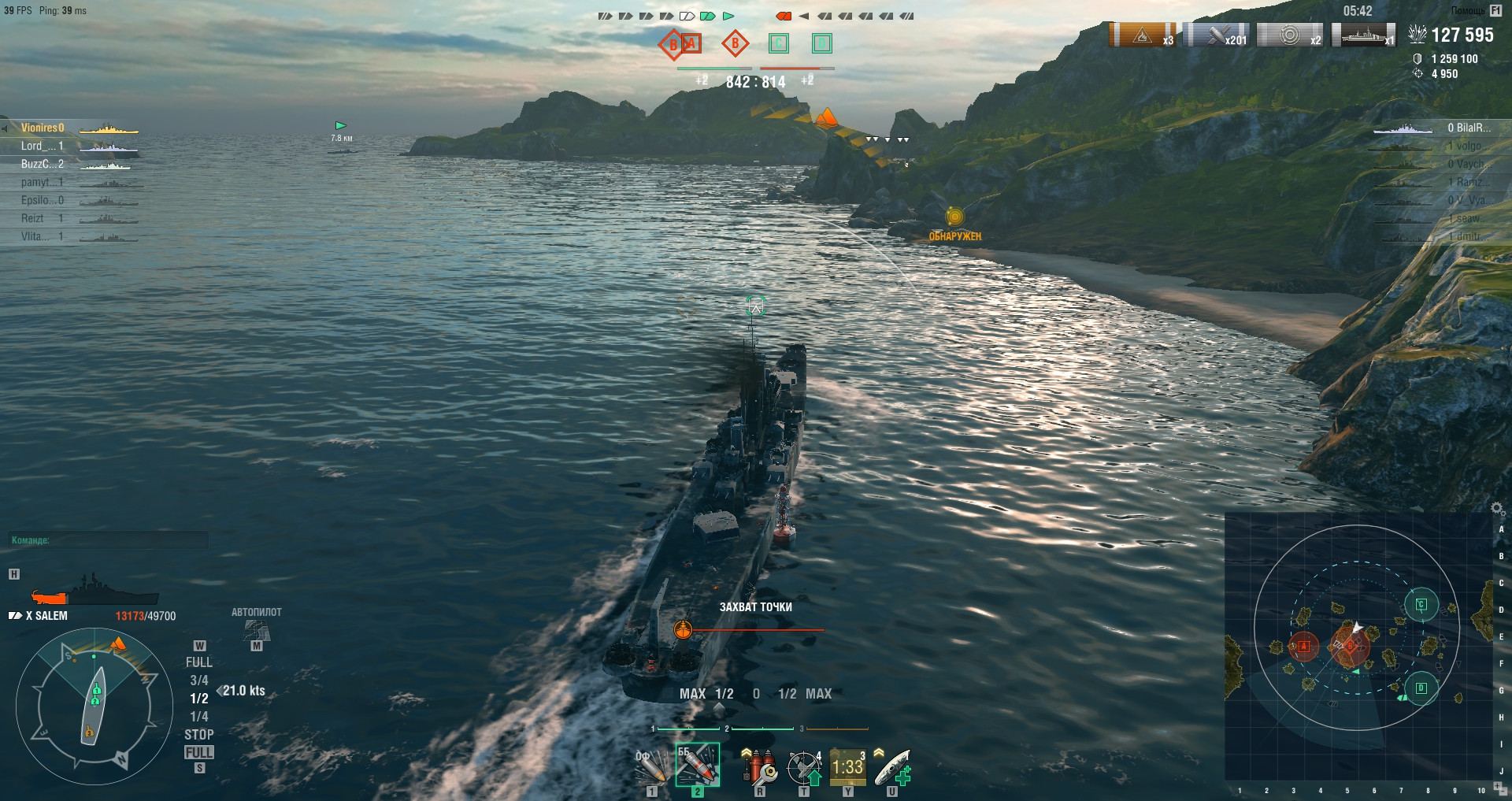
Task: Activate the Defensive AA Fire consumable
Action: [805, 767]
